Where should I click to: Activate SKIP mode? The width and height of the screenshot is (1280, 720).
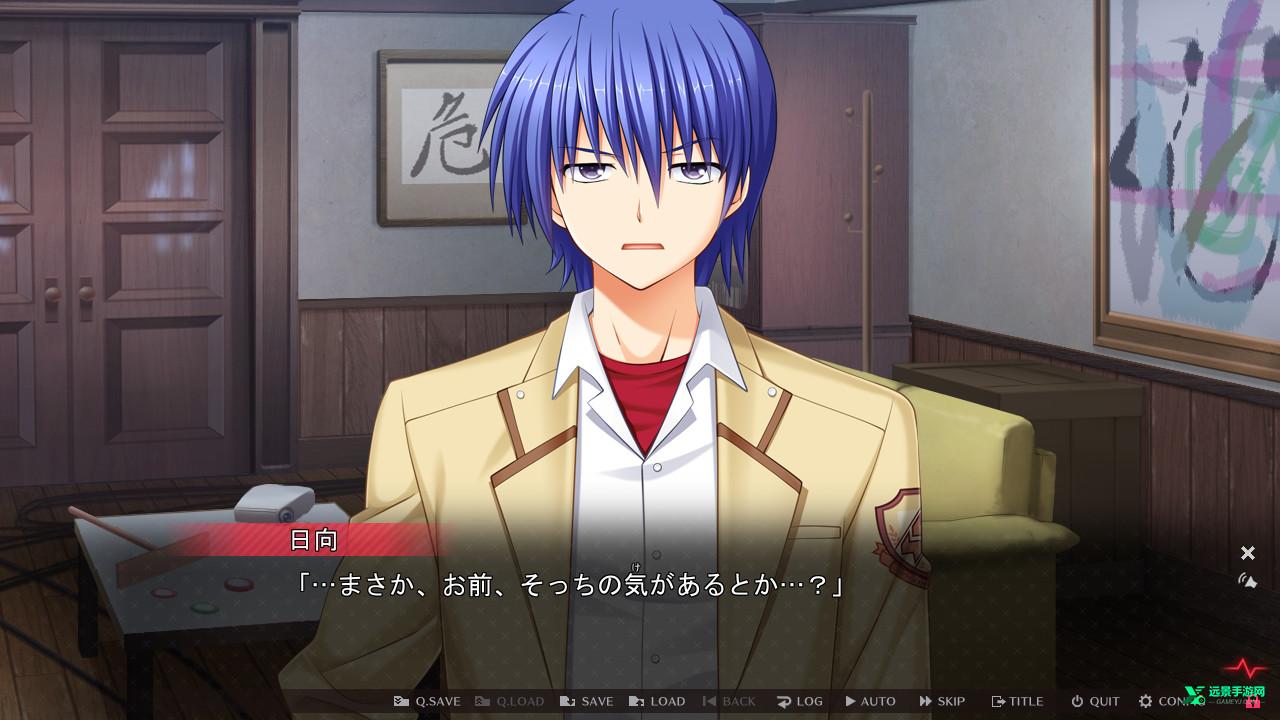[942, 701]
